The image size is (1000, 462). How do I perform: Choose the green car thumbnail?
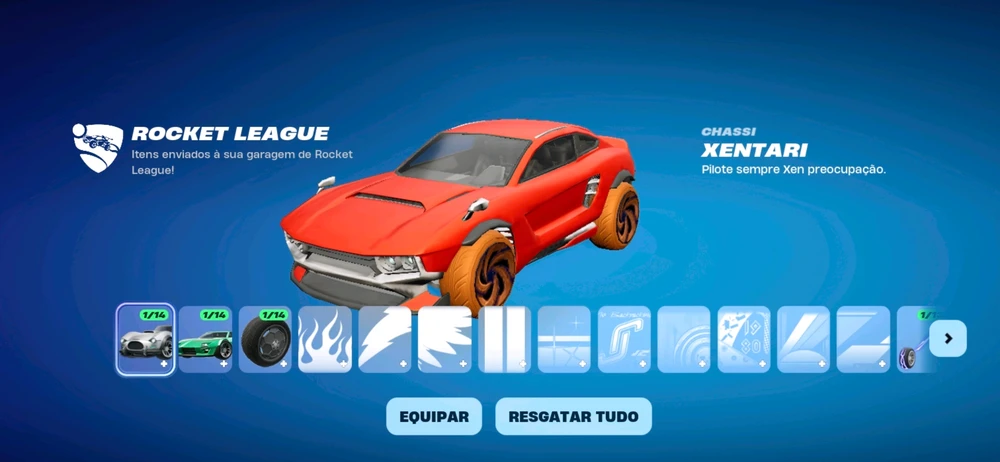point(205,339)
